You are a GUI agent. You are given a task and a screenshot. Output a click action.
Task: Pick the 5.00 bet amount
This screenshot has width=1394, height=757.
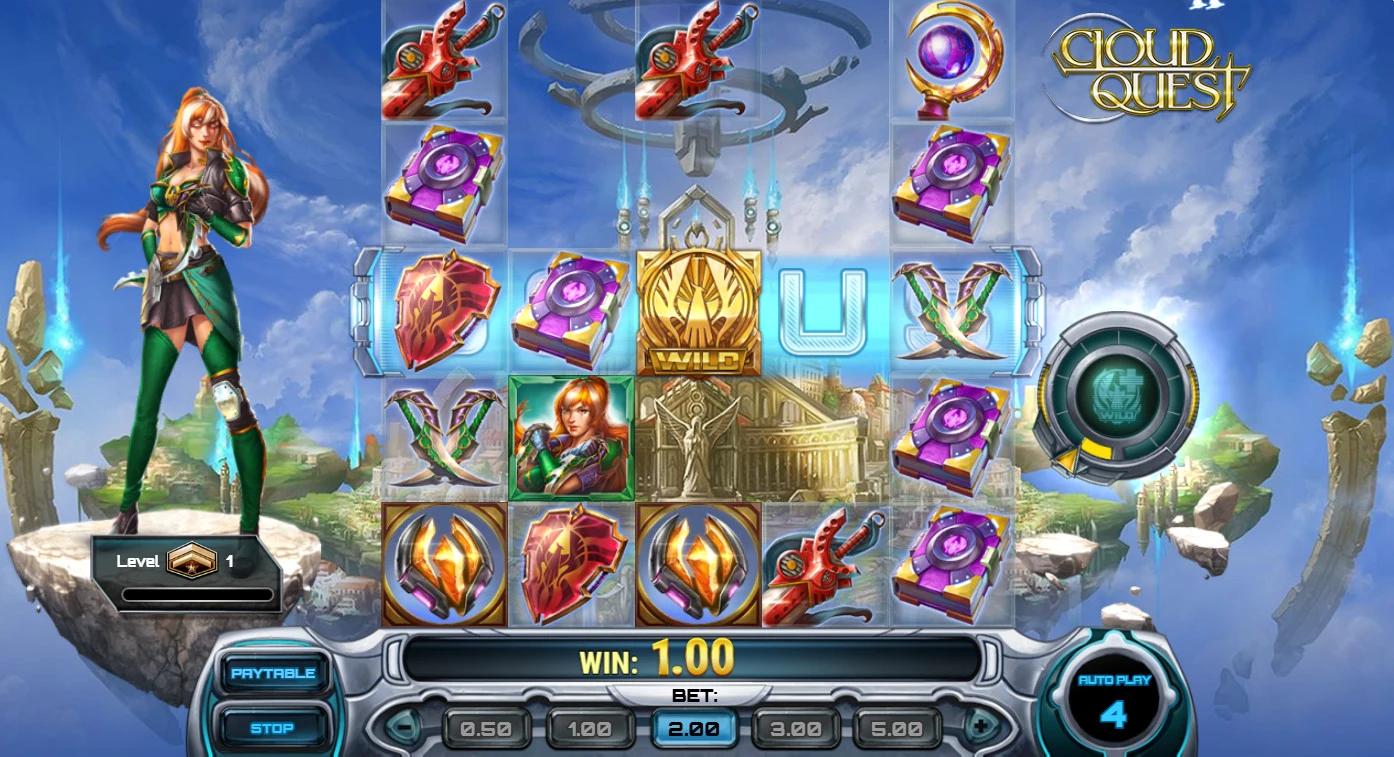click(x=898, y=729)
